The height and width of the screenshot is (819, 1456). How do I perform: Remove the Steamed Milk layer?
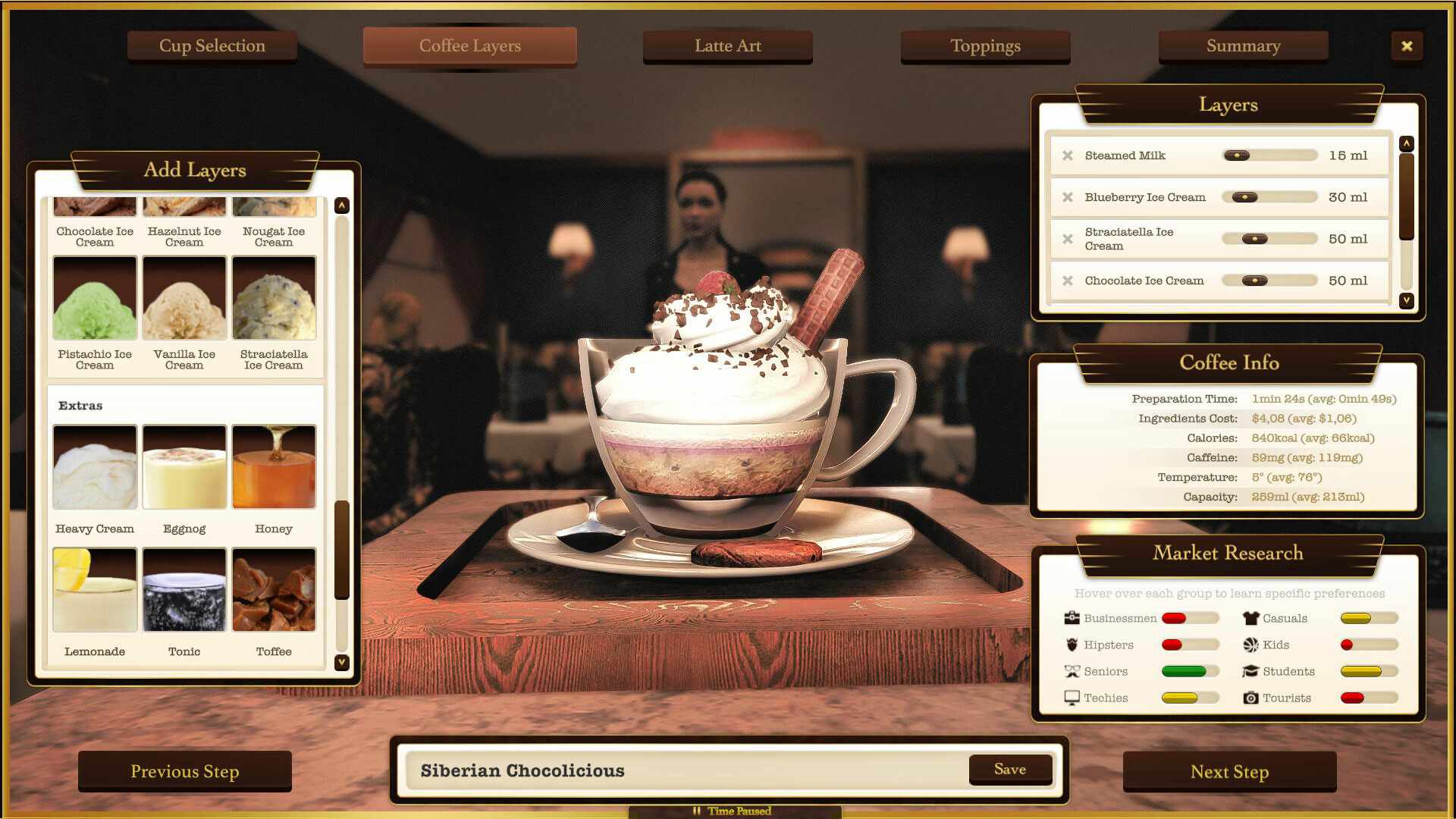coord(1068,155)
